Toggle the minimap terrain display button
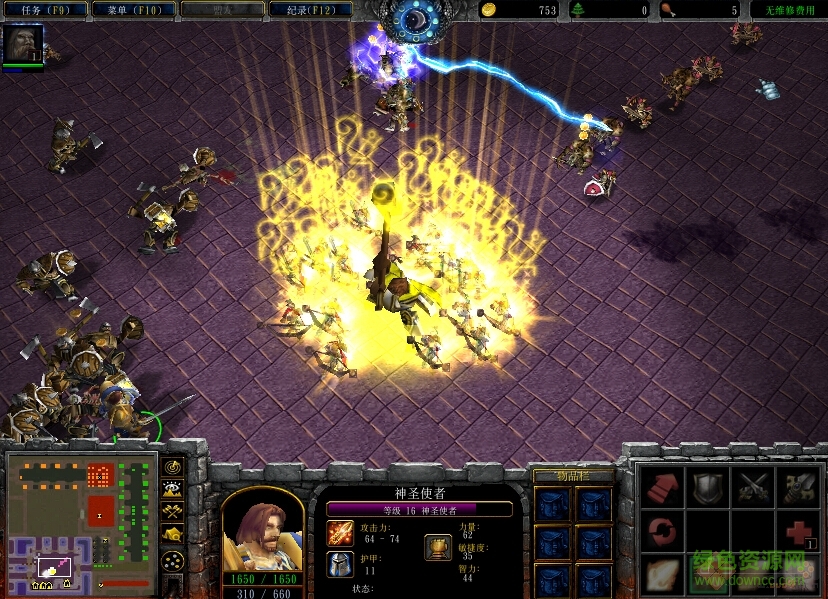 (x=173, y=490)
